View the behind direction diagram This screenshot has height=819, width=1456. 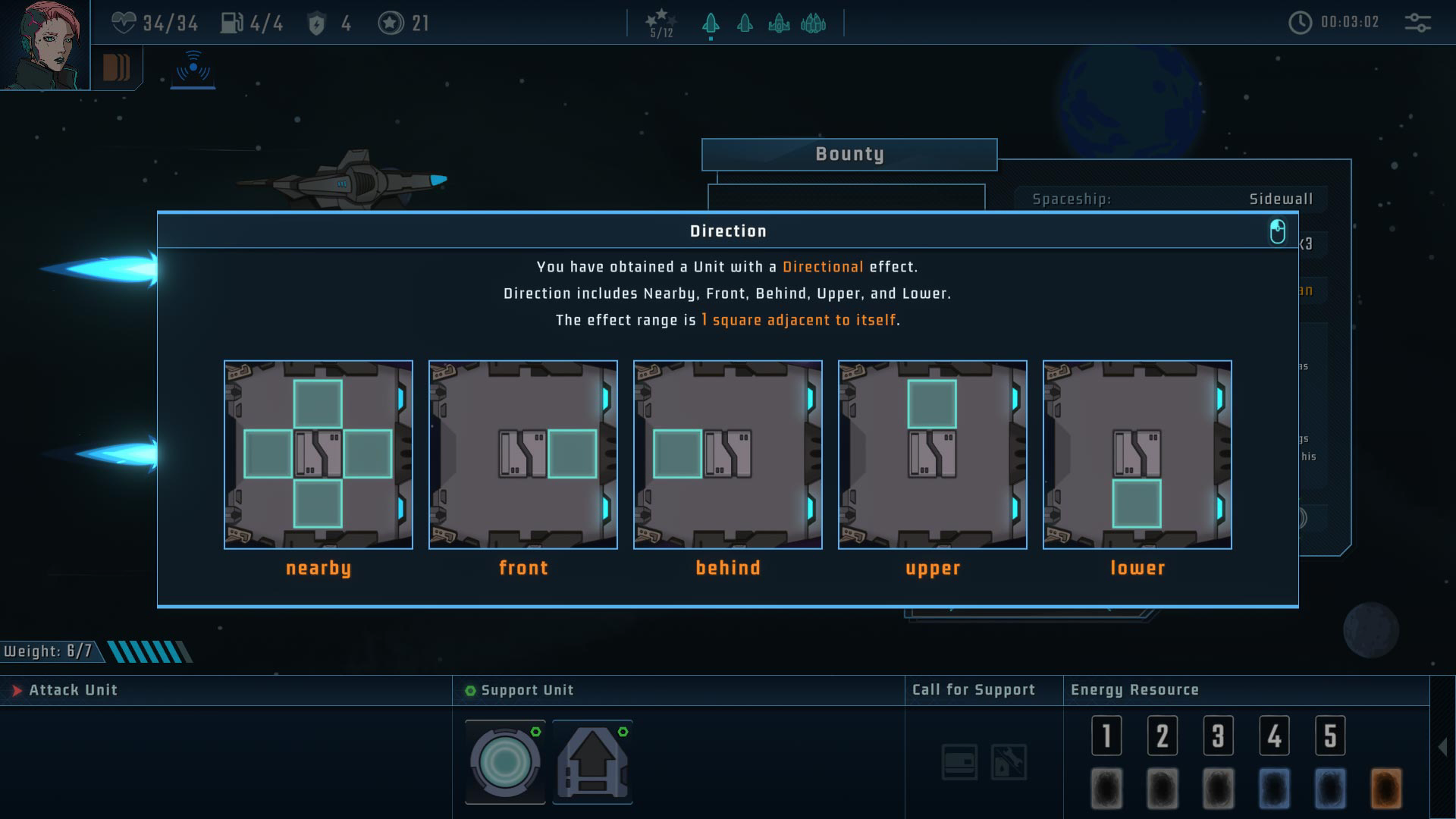pos(728,454)
